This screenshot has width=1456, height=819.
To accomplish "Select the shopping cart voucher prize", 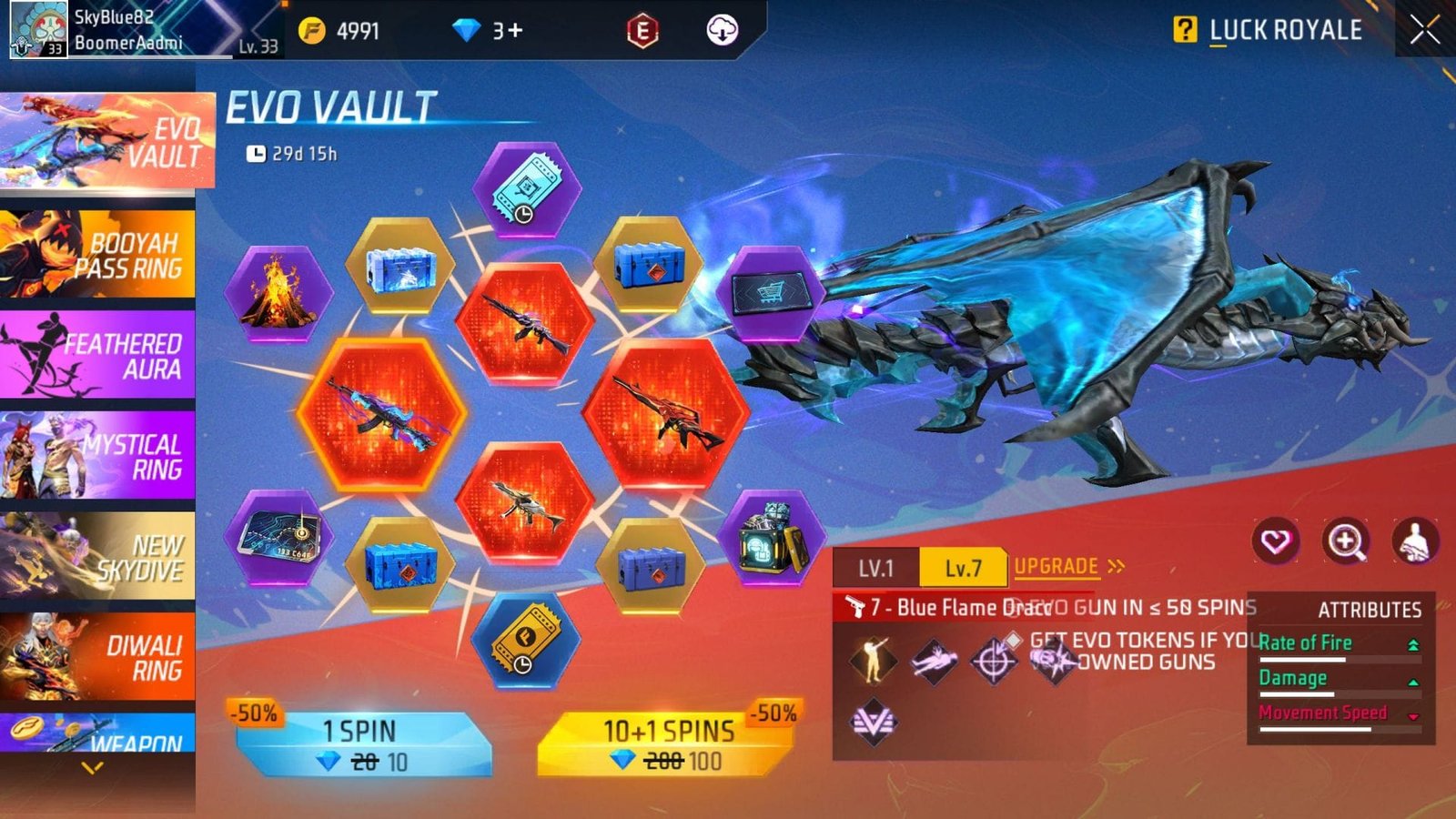I will (x=770, y=293).
